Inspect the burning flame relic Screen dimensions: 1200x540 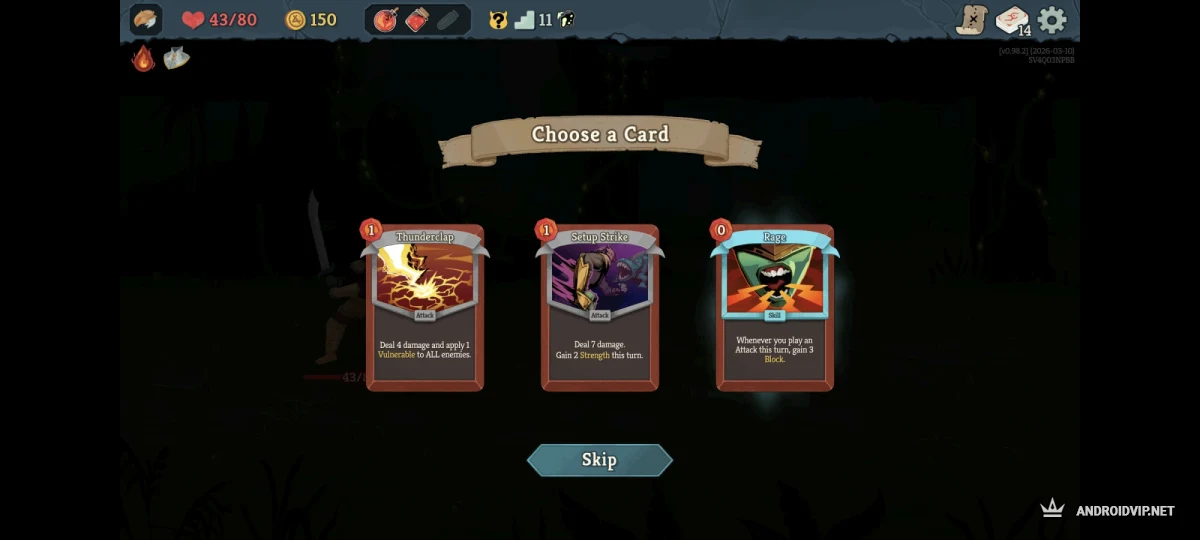click(144, 58)
